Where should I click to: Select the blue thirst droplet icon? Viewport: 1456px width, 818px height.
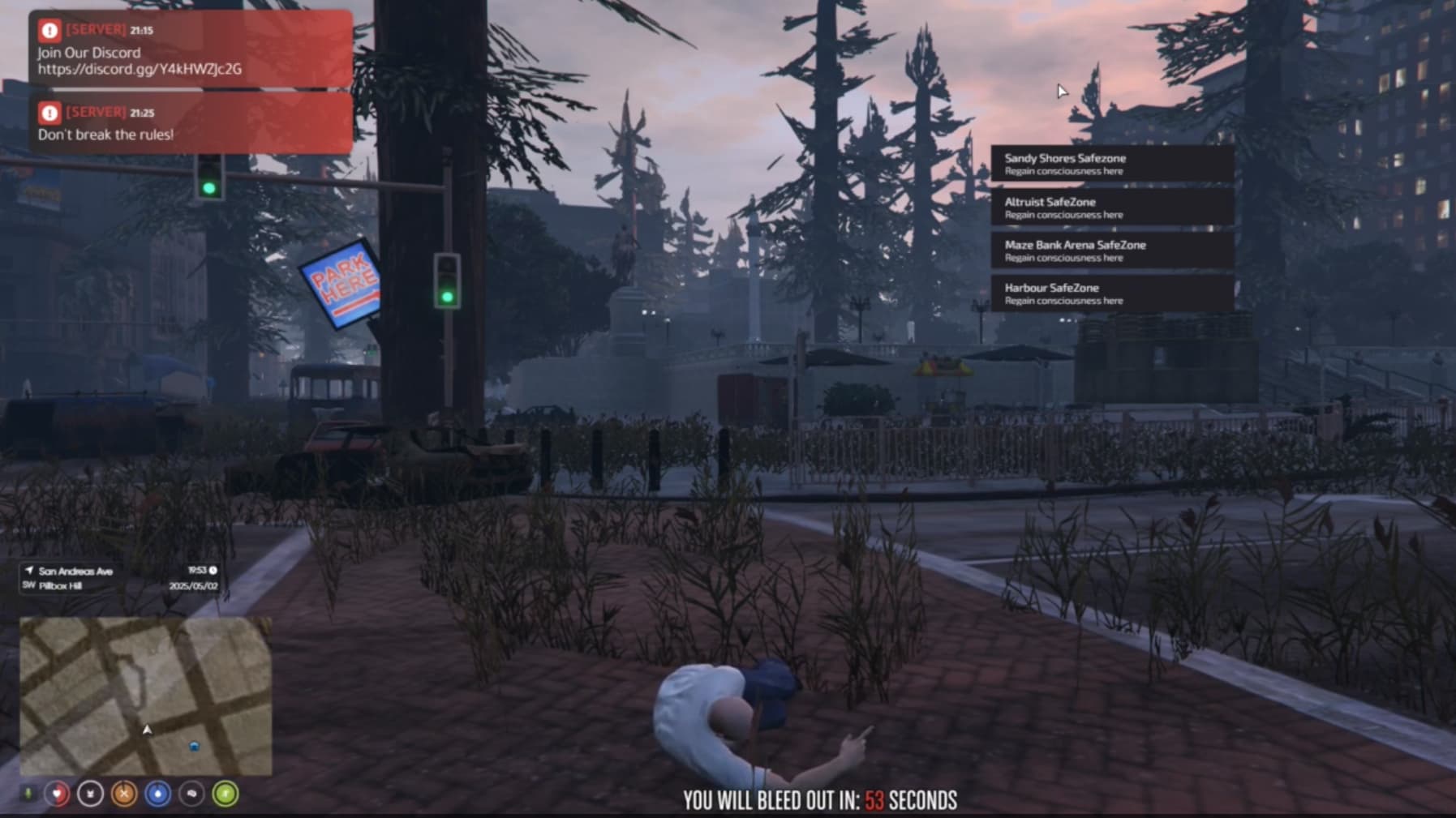click(x=157, y=793)
